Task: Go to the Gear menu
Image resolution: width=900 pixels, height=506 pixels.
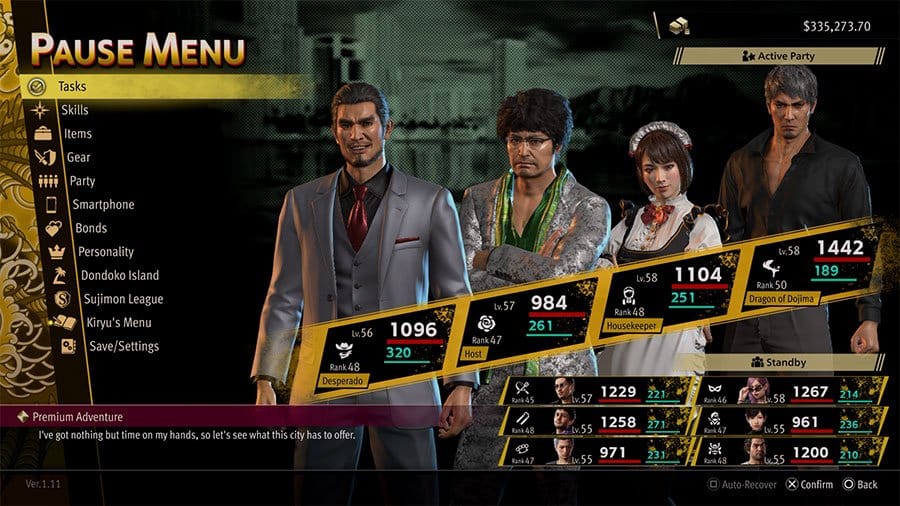Action: point(78,157)
